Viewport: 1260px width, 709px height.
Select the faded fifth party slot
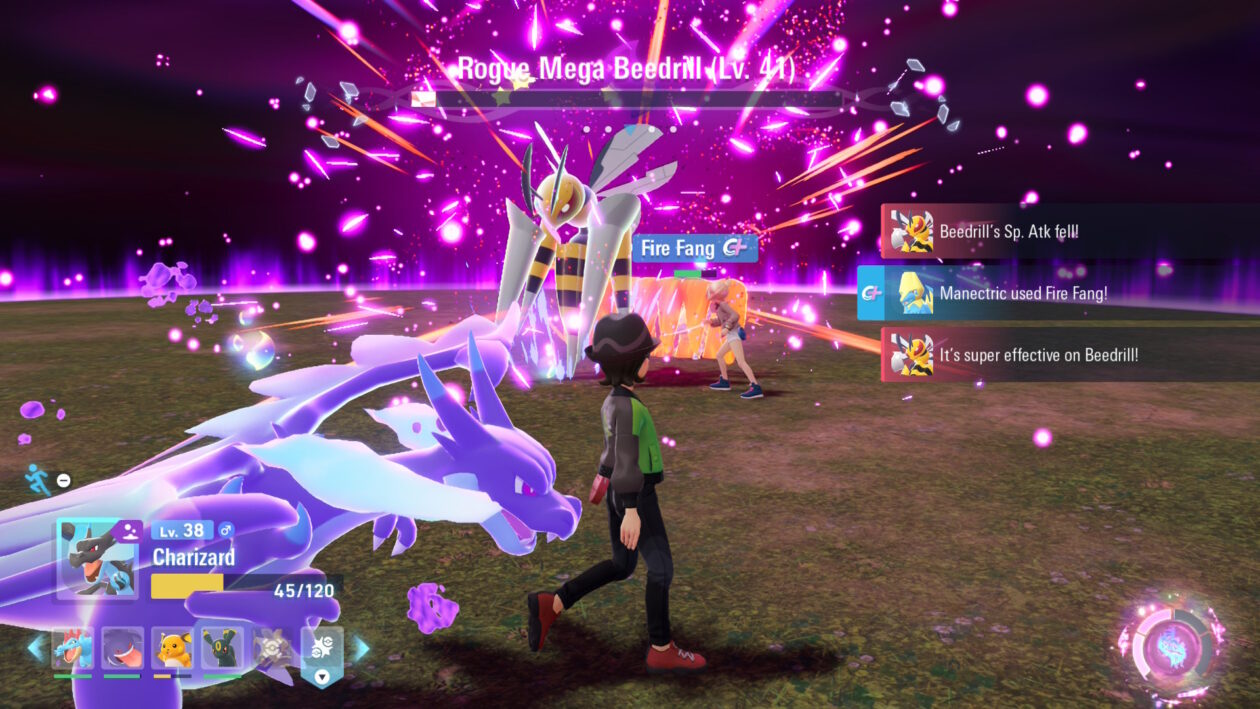[271, 648]
